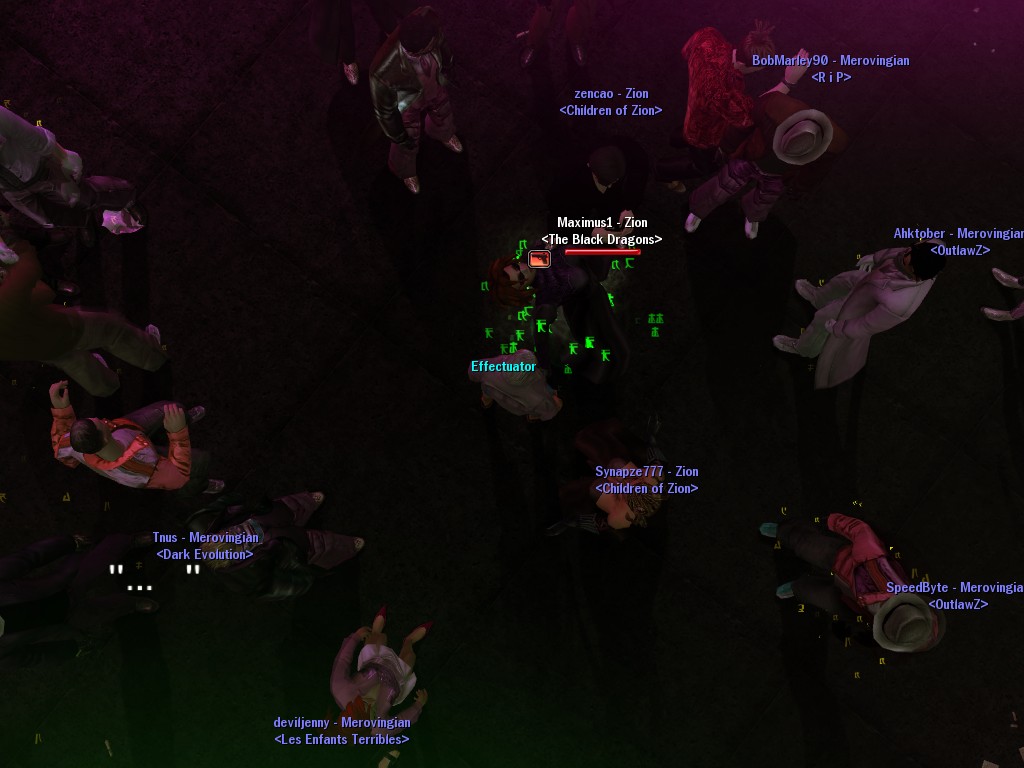Image resolution: width=1024 pixels, height=768 pixels.
Task: Select the Maximus1 - Zion nameplate
Action: pos(602,223)
